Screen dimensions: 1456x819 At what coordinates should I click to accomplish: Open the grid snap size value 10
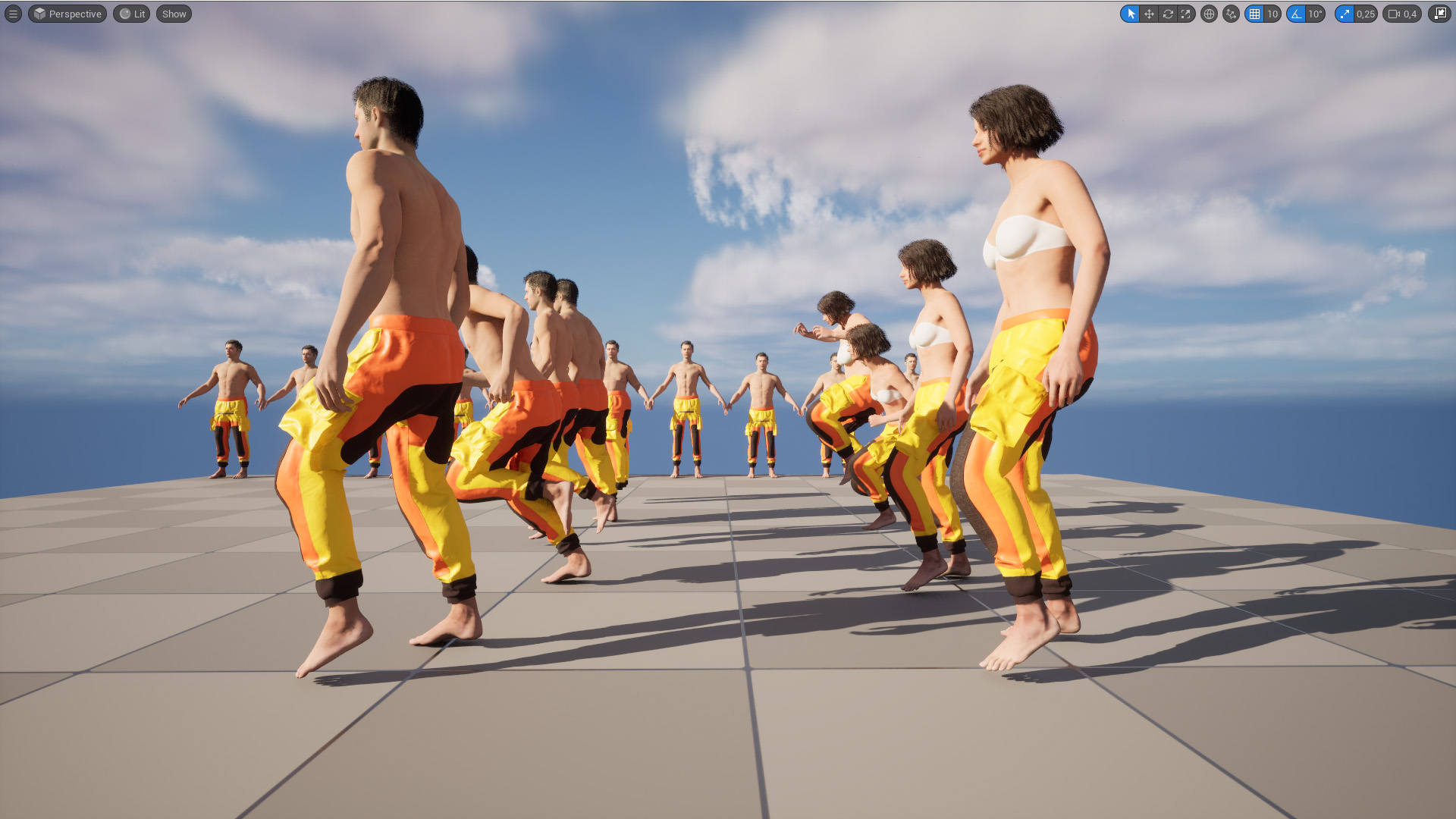click(x=1272, y=14)
